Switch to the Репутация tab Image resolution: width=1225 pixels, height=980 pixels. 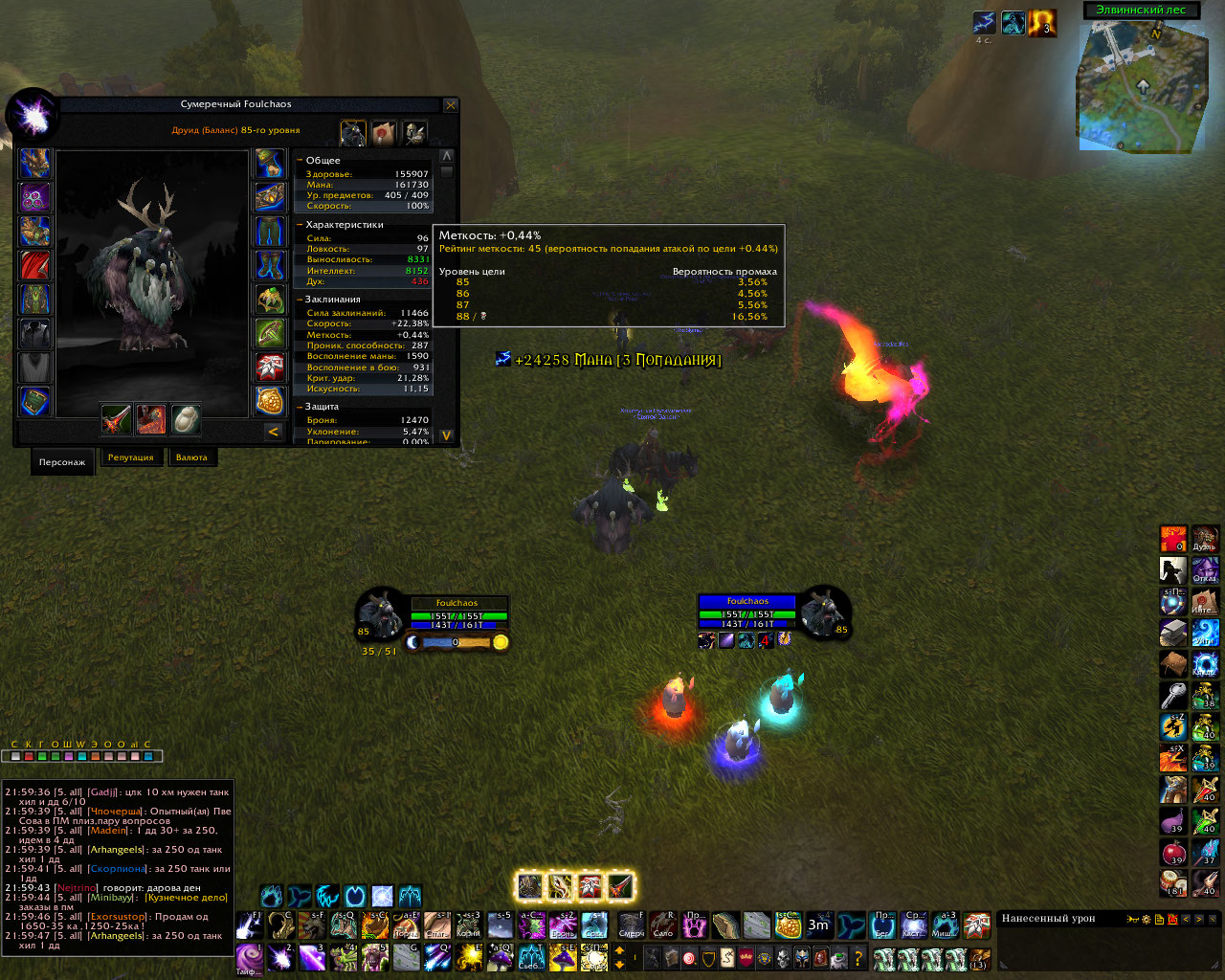tap(131, 457)
